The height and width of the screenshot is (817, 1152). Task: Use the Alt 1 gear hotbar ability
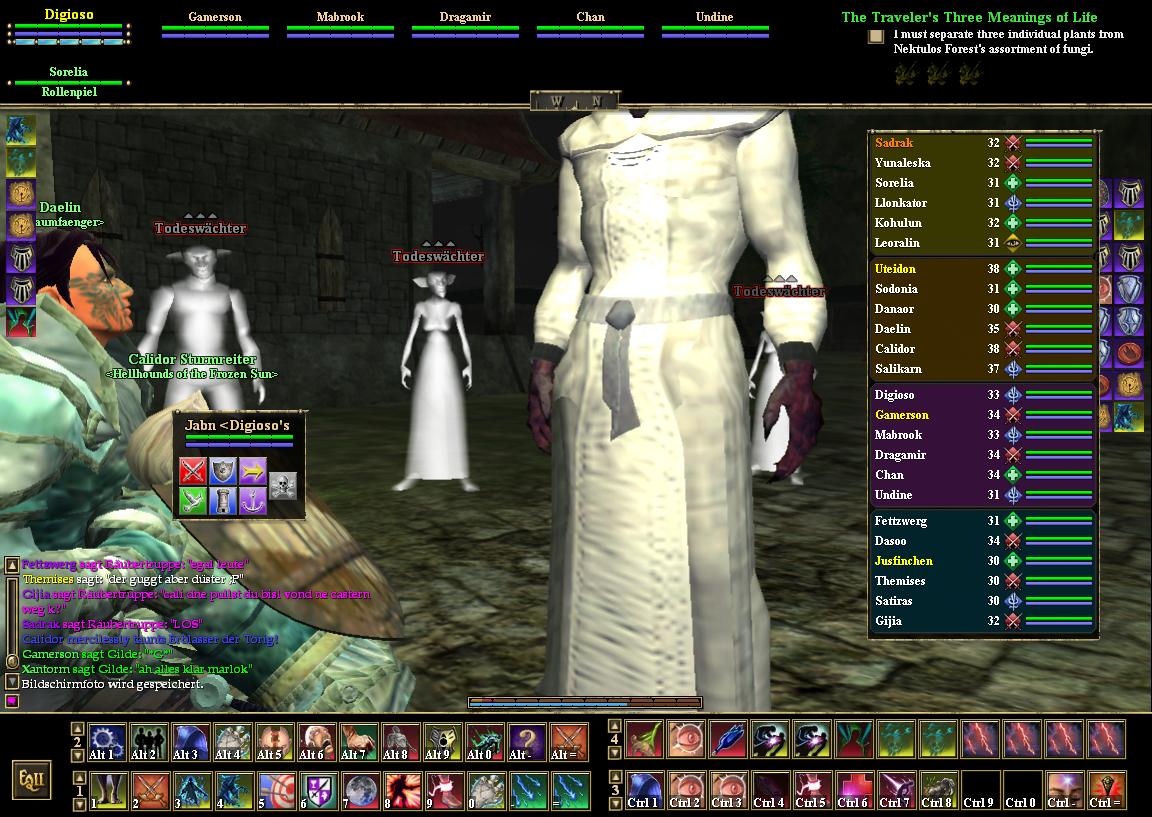click(x=106, y=742)
